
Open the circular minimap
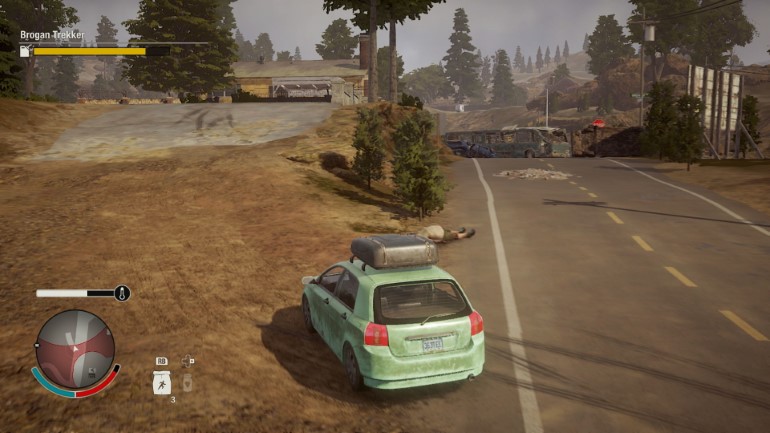(75, 349)
